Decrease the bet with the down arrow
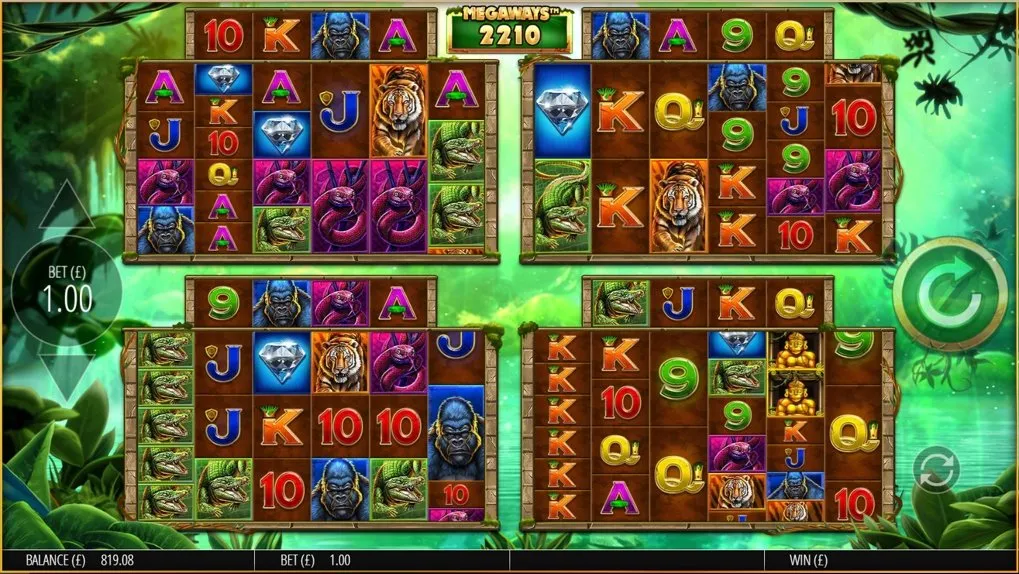Viewport: 1019px width, 574px height. pyautogui.click(x=66, y=376)
